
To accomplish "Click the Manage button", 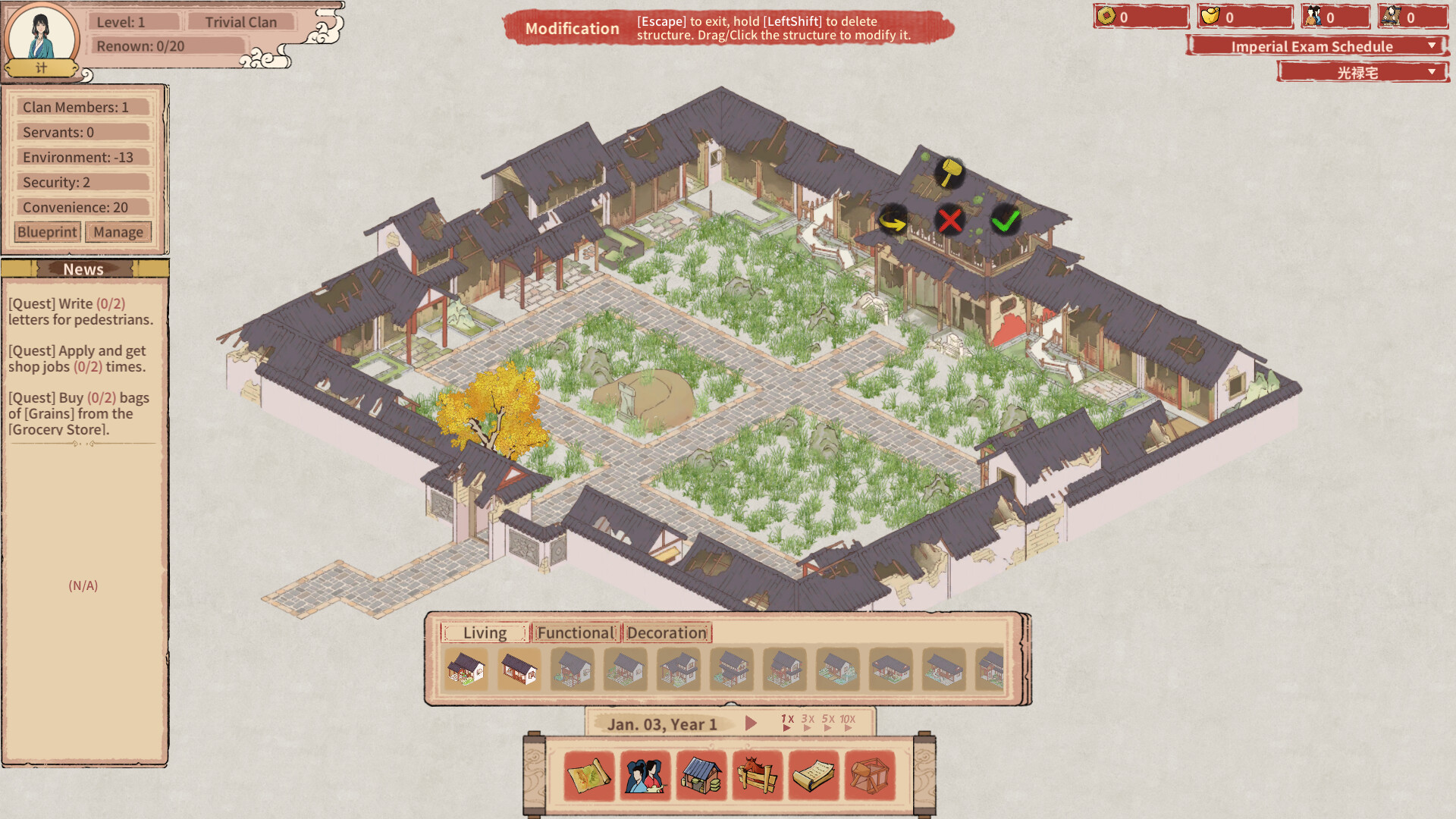I will click(x=118, y=232).
